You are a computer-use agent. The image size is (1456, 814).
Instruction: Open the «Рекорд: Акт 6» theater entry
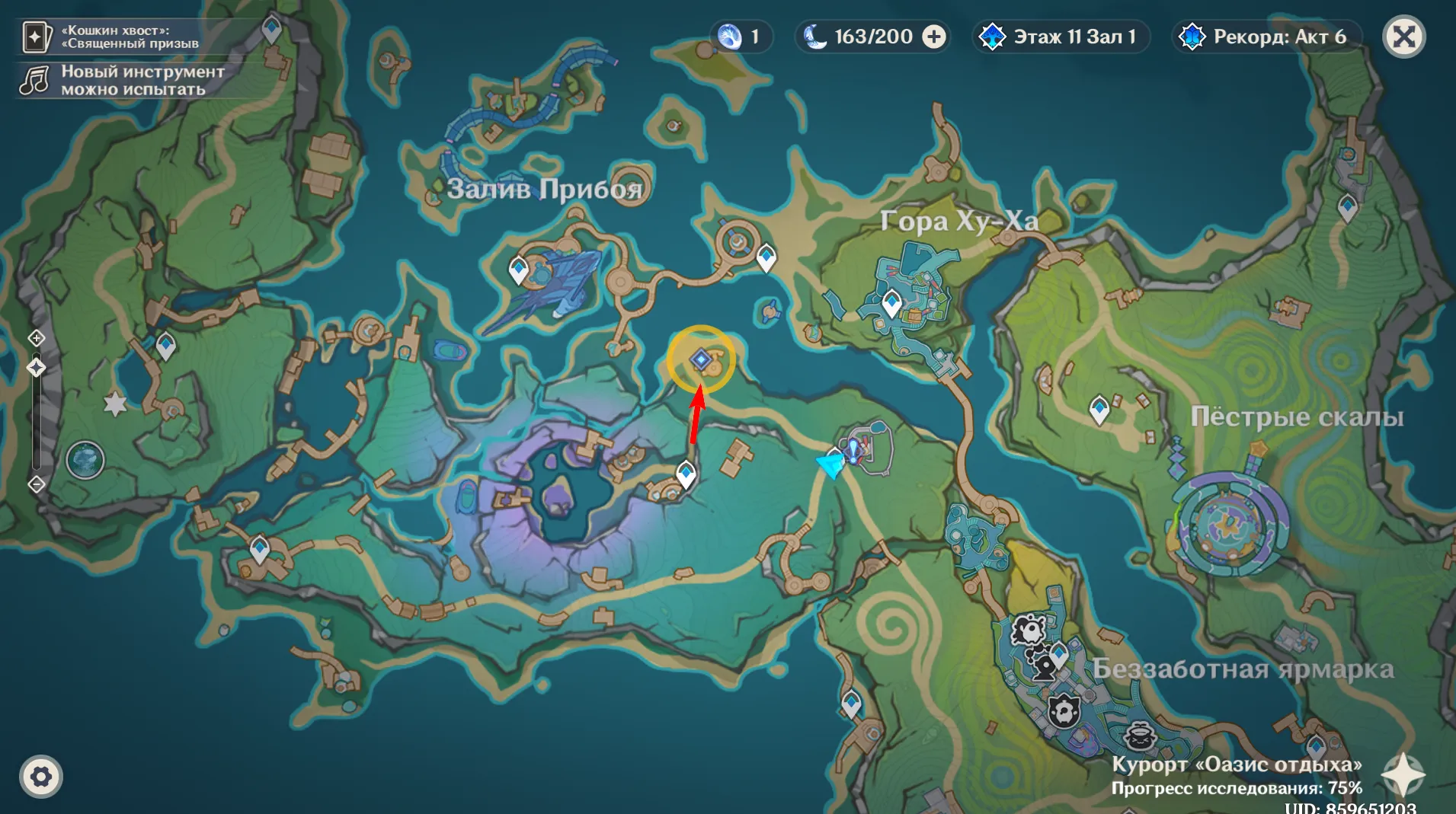(x=1265, y=37)
